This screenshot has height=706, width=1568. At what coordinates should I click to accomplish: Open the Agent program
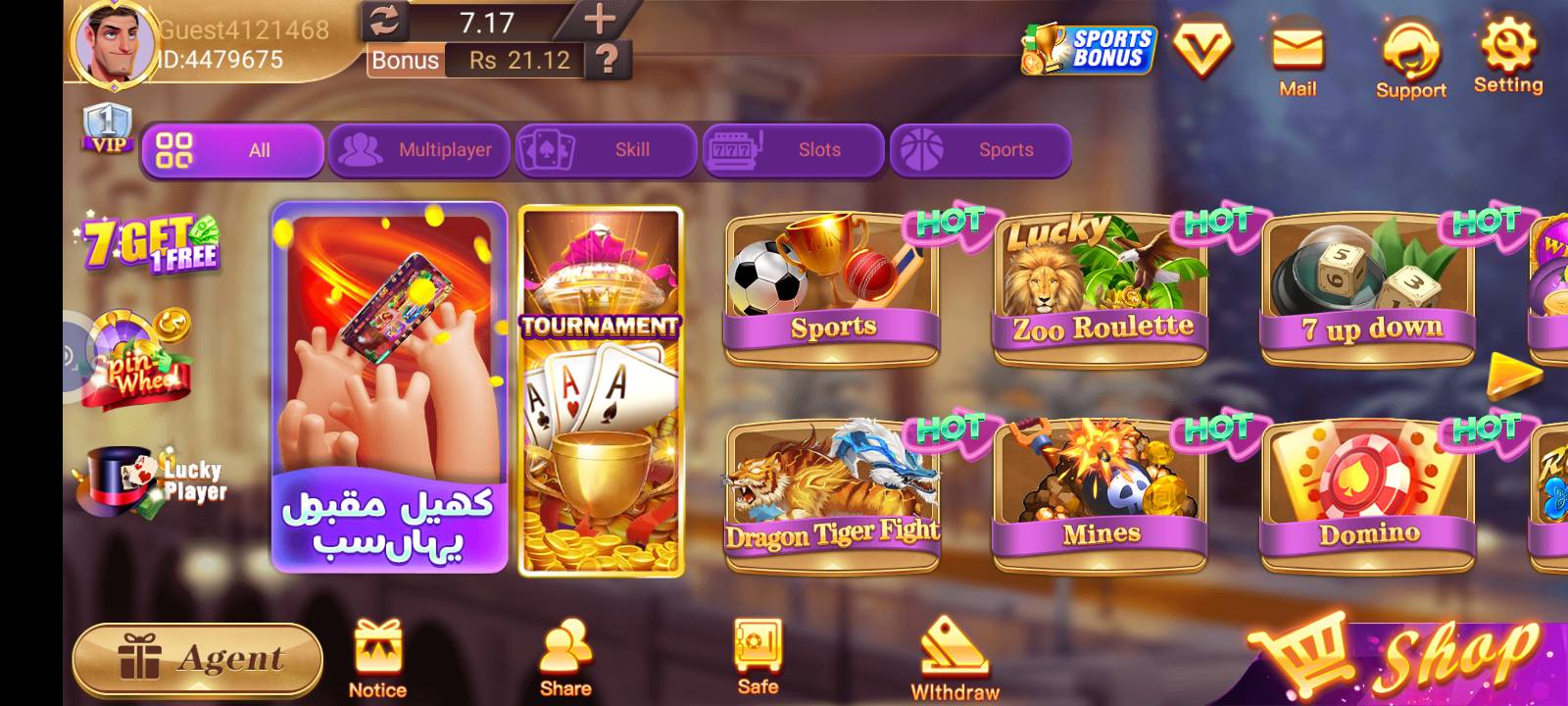pos(196,655)
